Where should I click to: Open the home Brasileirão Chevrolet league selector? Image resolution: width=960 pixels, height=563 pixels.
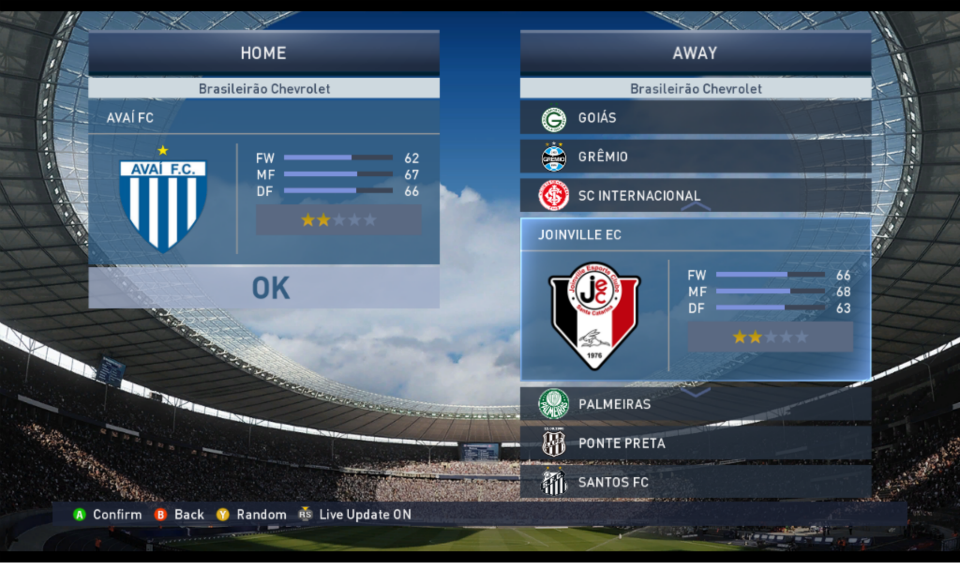(x=264, y=89)
